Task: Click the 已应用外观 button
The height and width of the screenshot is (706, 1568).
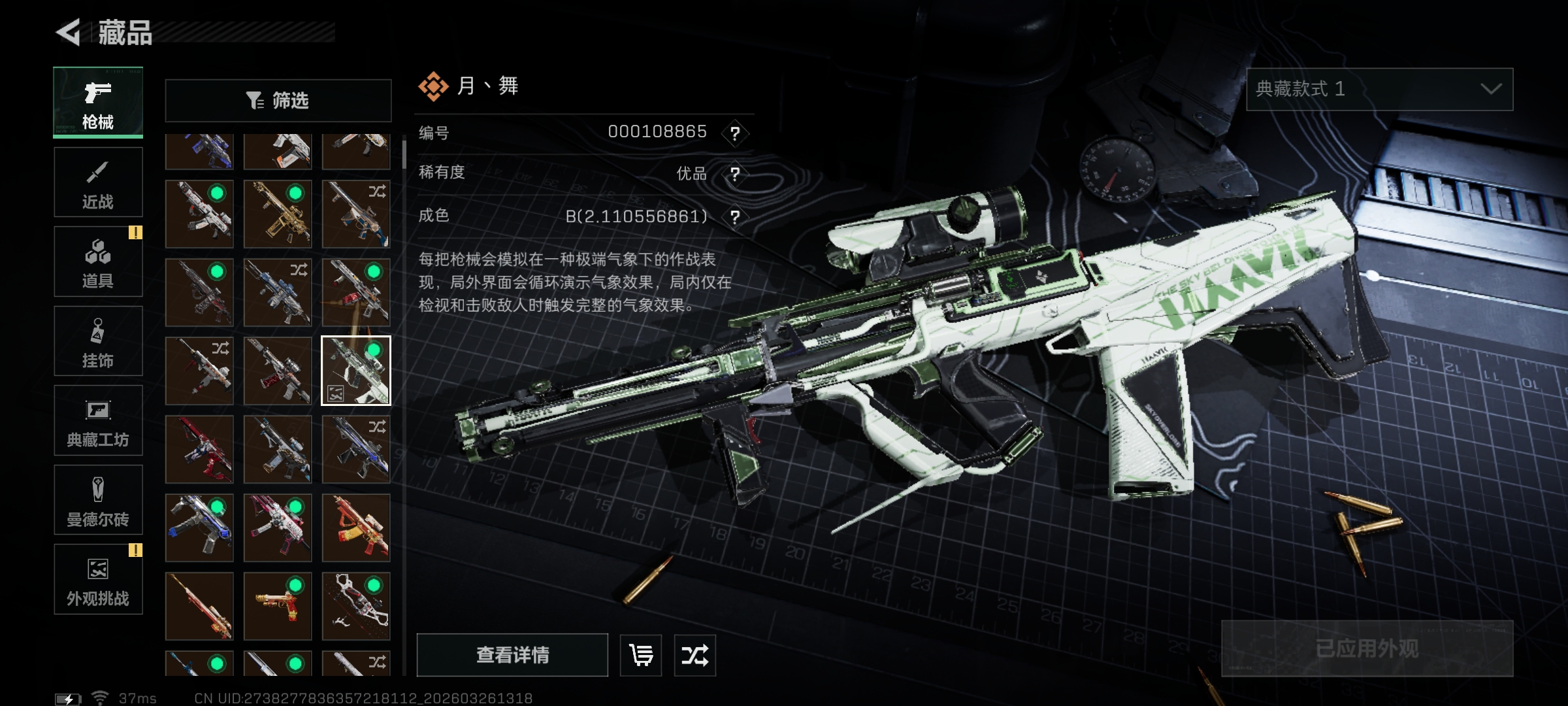Action: (x=1367, y=648)
